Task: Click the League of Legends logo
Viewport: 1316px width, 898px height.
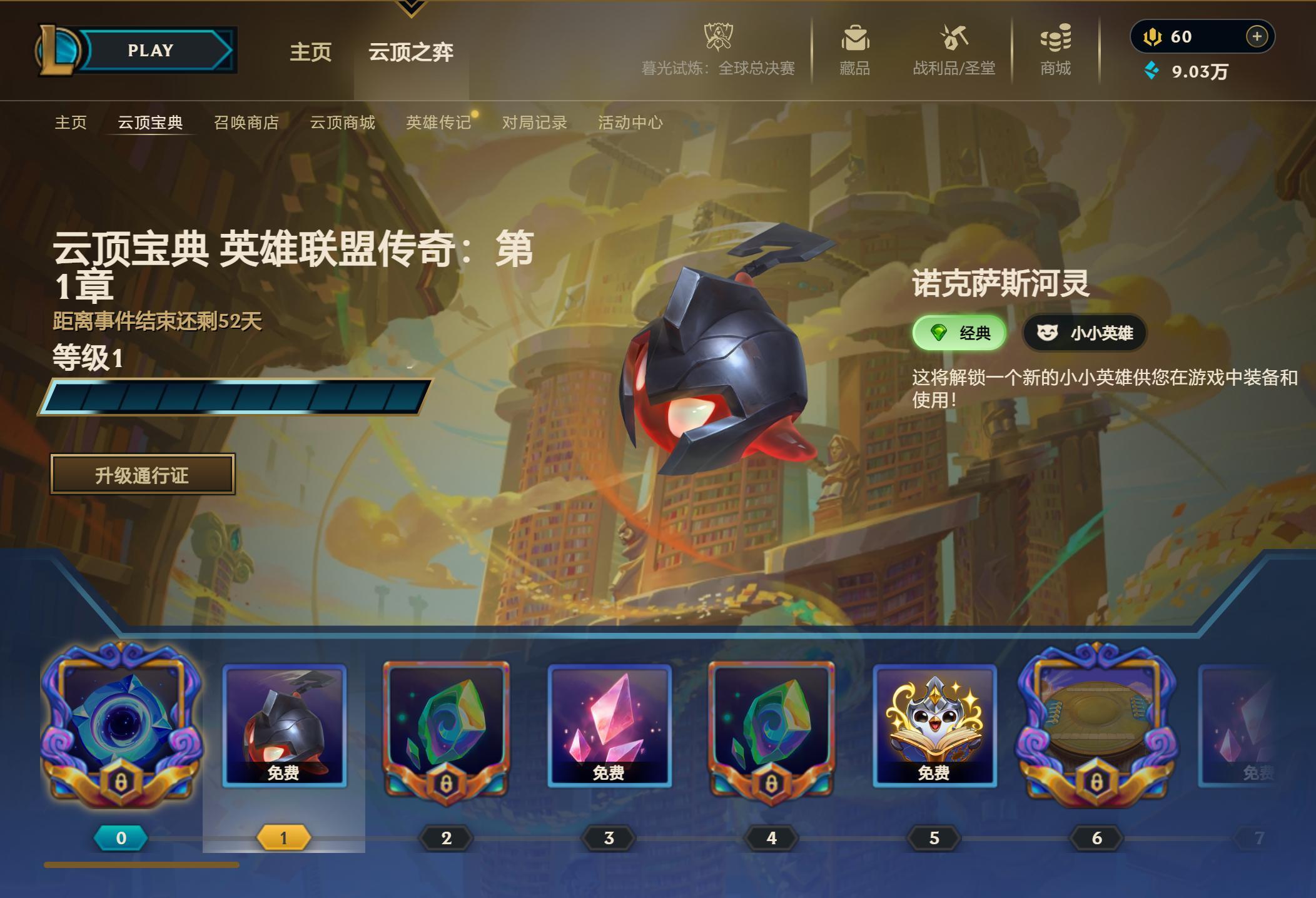Action: (x=57, y=50)
